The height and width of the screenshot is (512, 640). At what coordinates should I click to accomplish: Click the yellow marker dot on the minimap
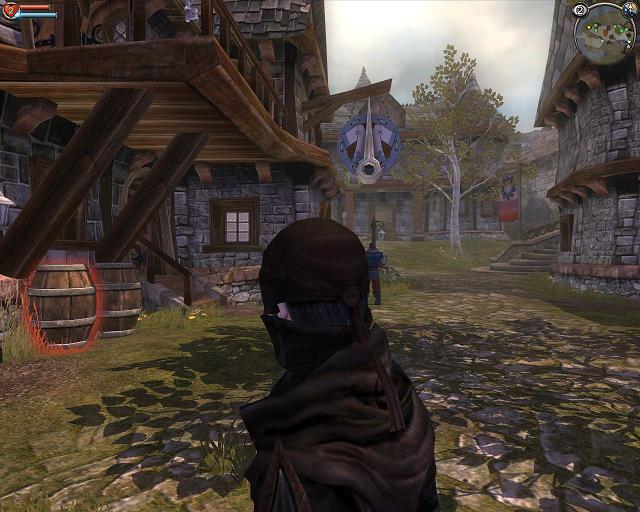coord(589,27)
